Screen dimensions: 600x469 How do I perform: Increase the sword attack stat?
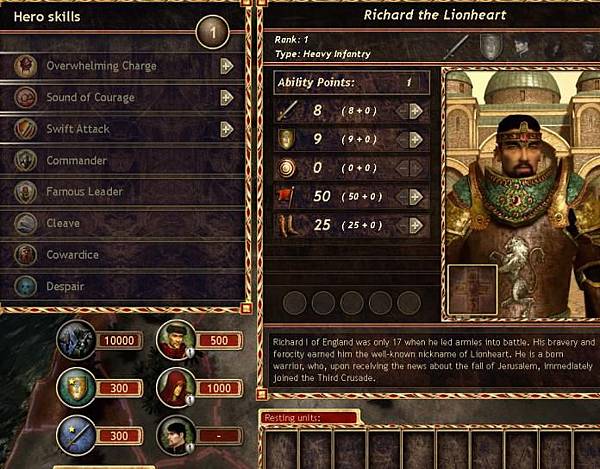coord(416,111)
